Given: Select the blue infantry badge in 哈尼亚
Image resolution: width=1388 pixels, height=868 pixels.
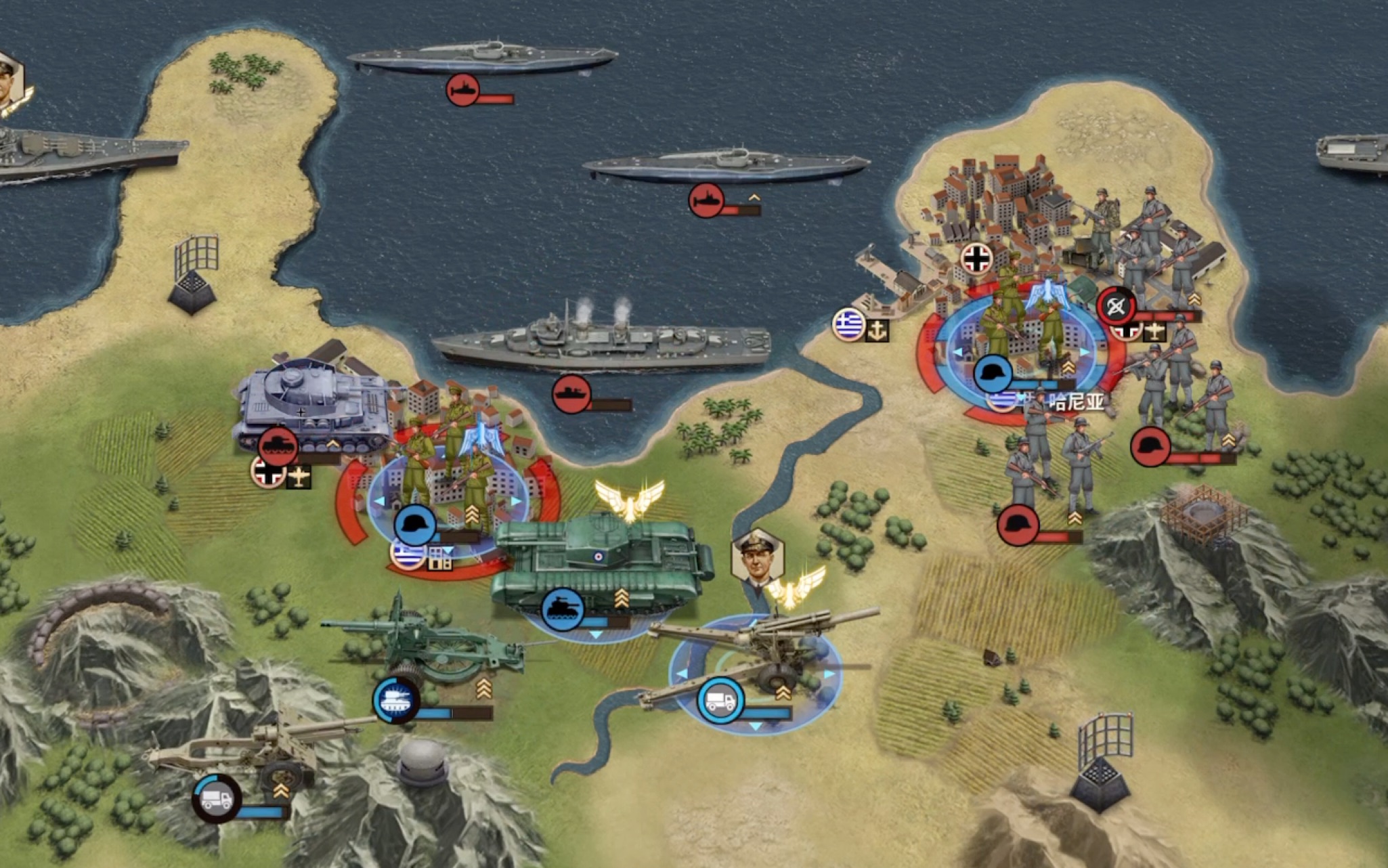Looking at the screenshot, I should click(993, 373).
